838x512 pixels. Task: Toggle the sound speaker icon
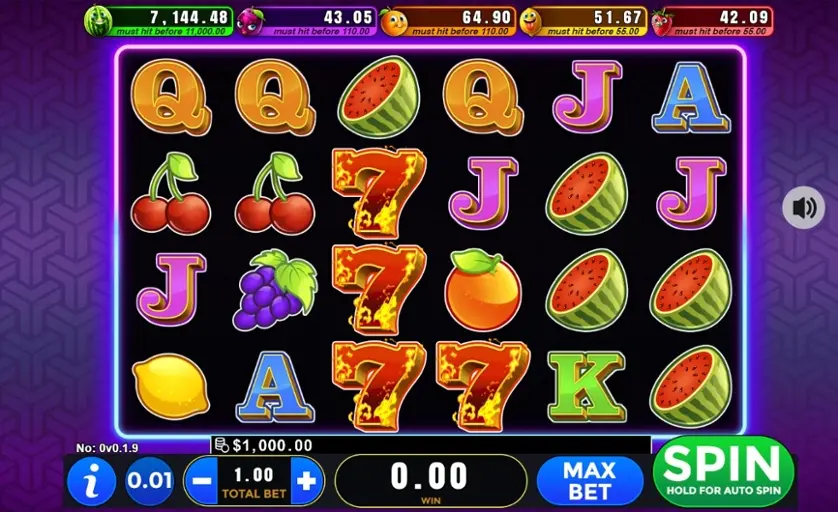point(804,208)
